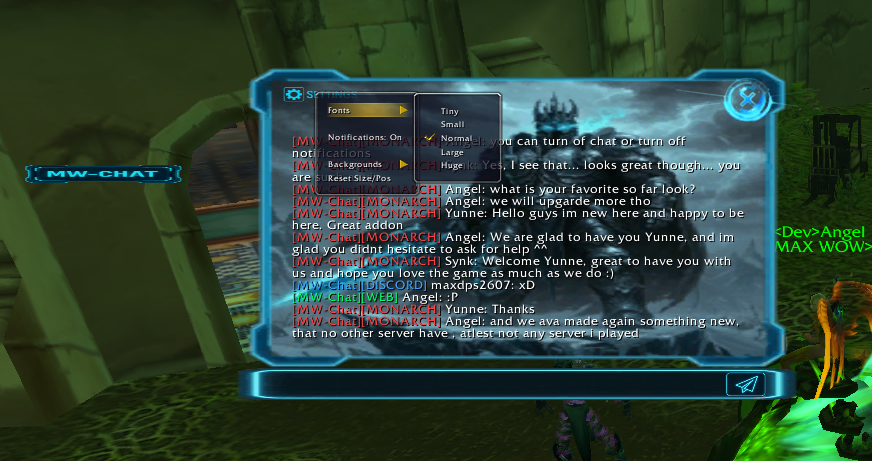The width and height of the screenshot is (872, 461).
Task: Select the Tiny font size
Action: 450,111
